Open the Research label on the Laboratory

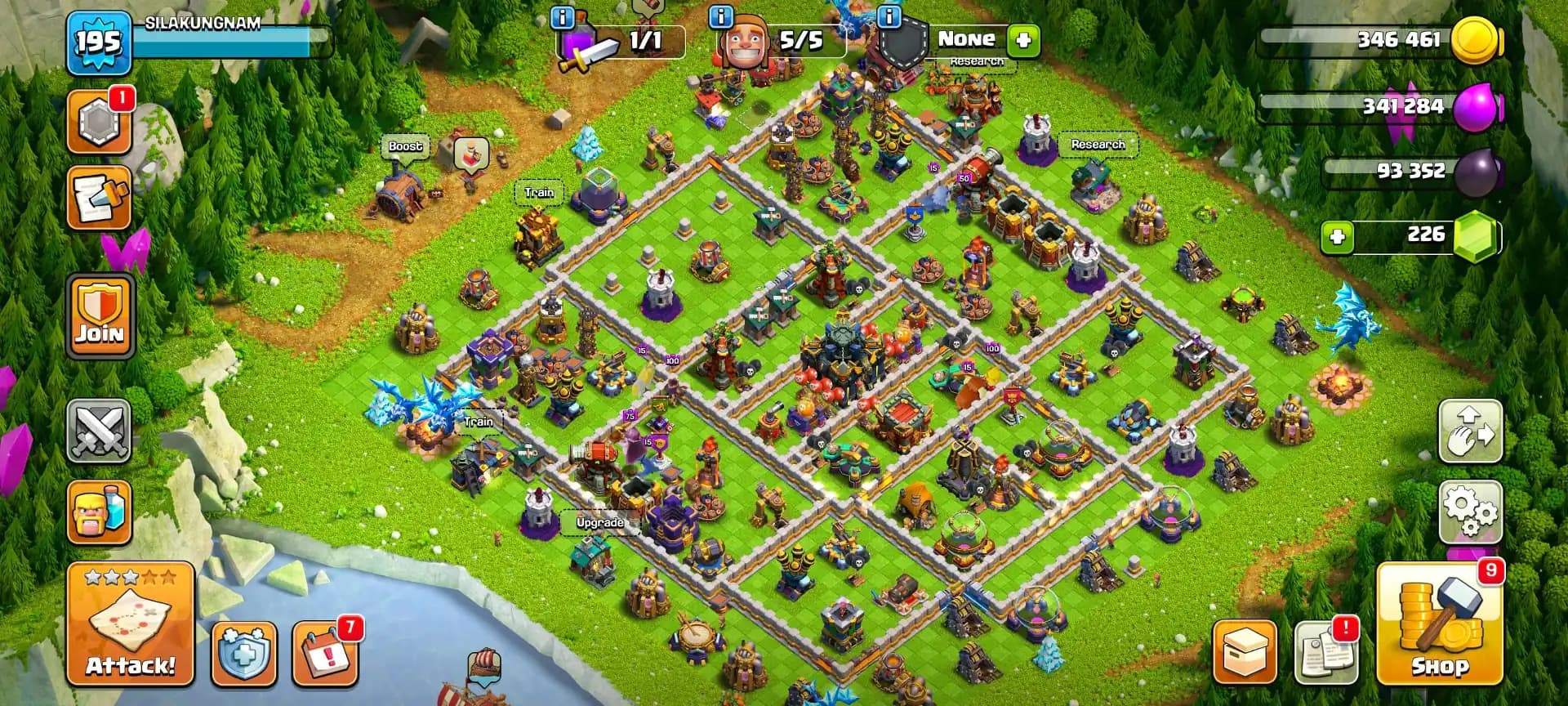tap(1098, 144)
